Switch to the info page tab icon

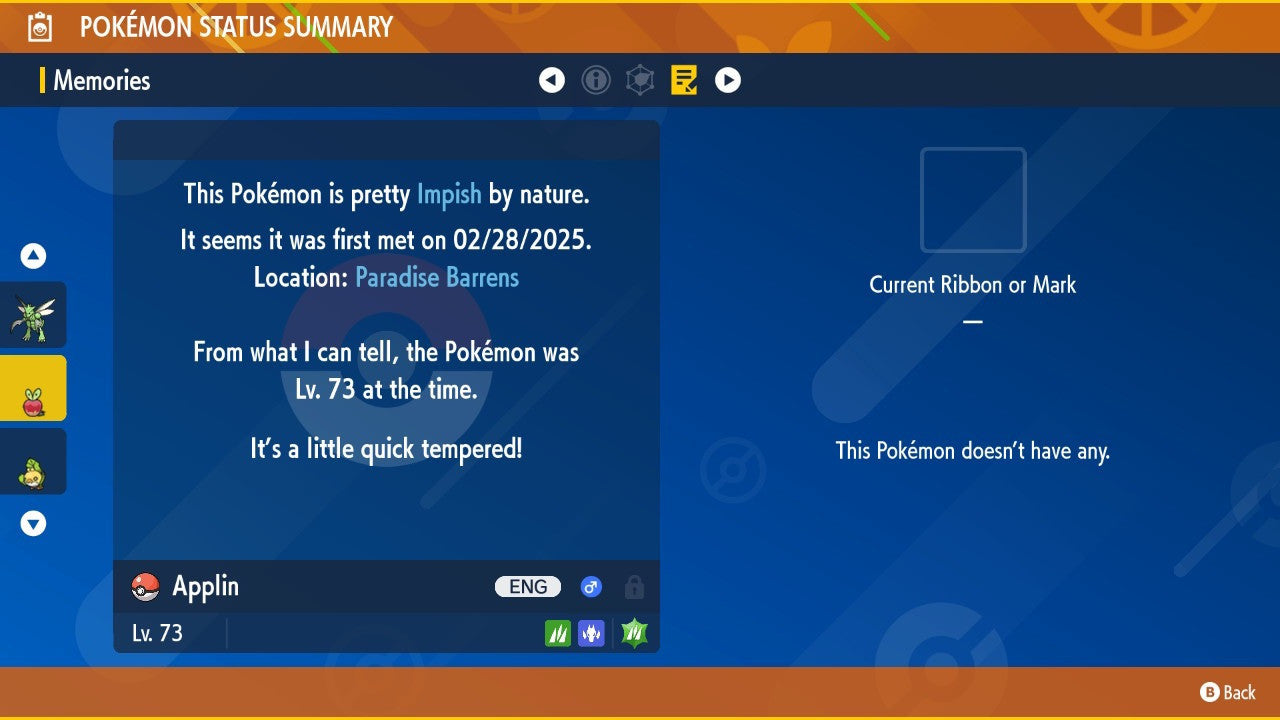(596, 80)
